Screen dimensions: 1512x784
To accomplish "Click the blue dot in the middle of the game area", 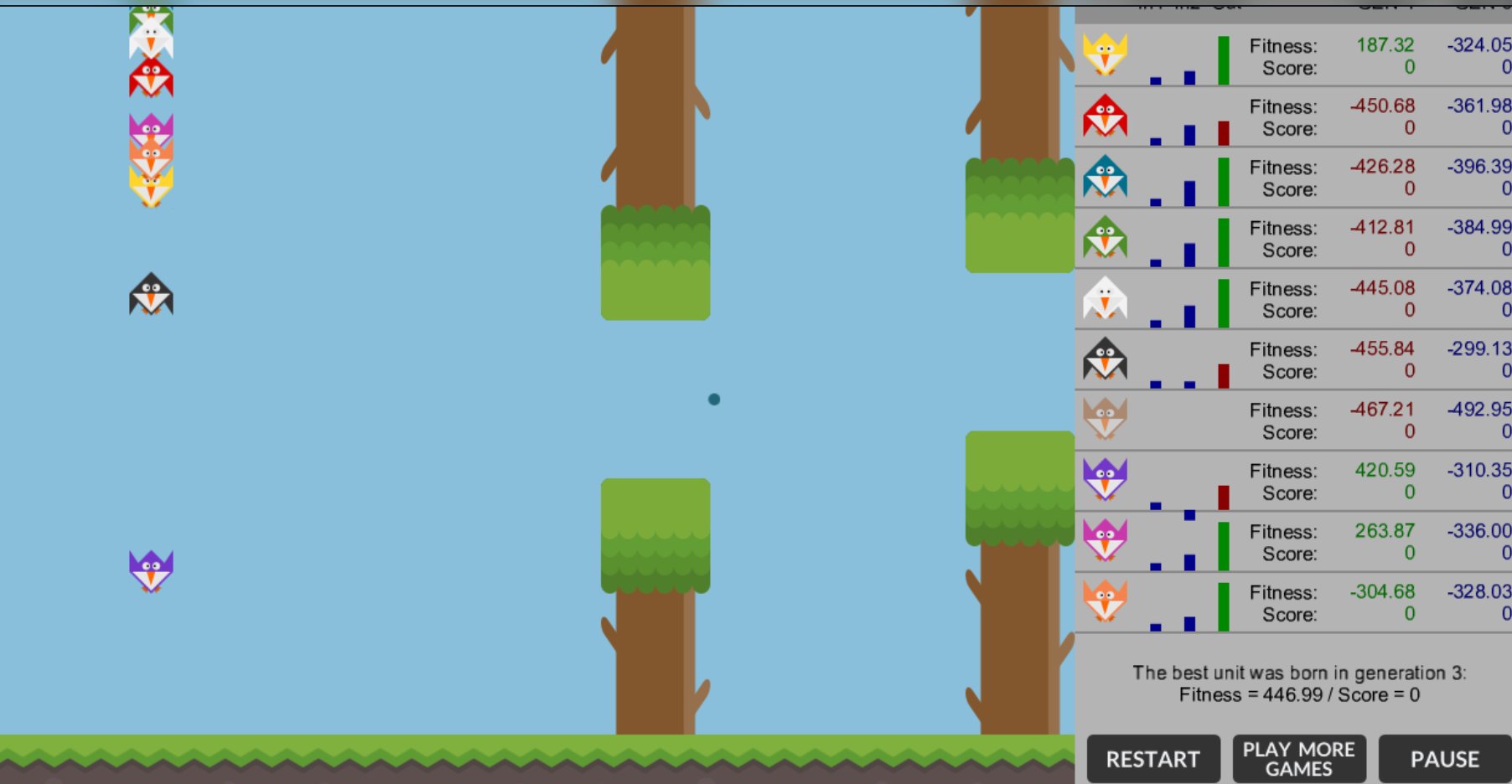I will 713,400.
